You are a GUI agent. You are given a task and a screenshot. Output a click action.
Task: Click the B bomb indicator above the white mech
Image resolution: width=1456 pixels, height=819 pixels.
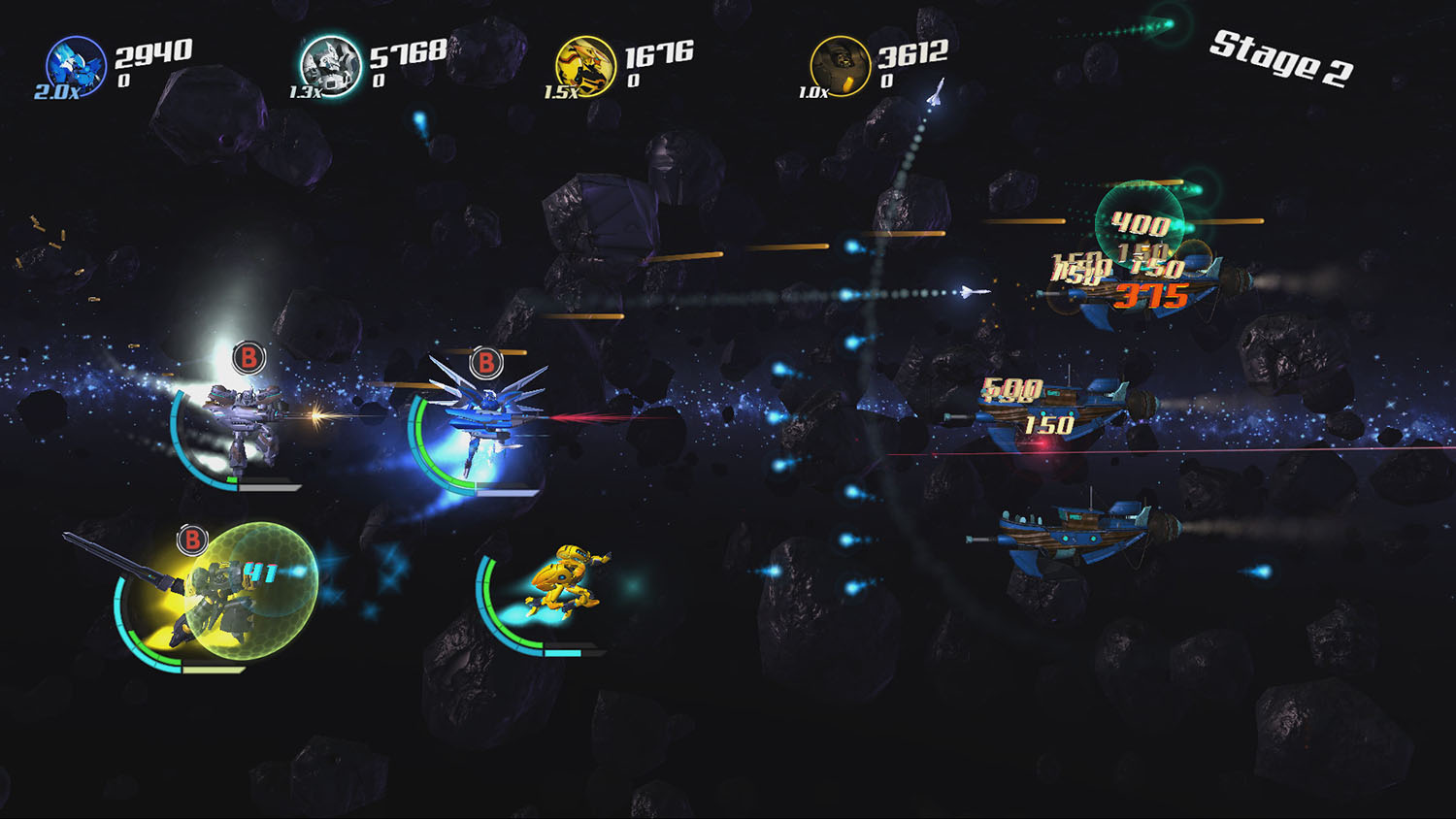pos(247,359)
